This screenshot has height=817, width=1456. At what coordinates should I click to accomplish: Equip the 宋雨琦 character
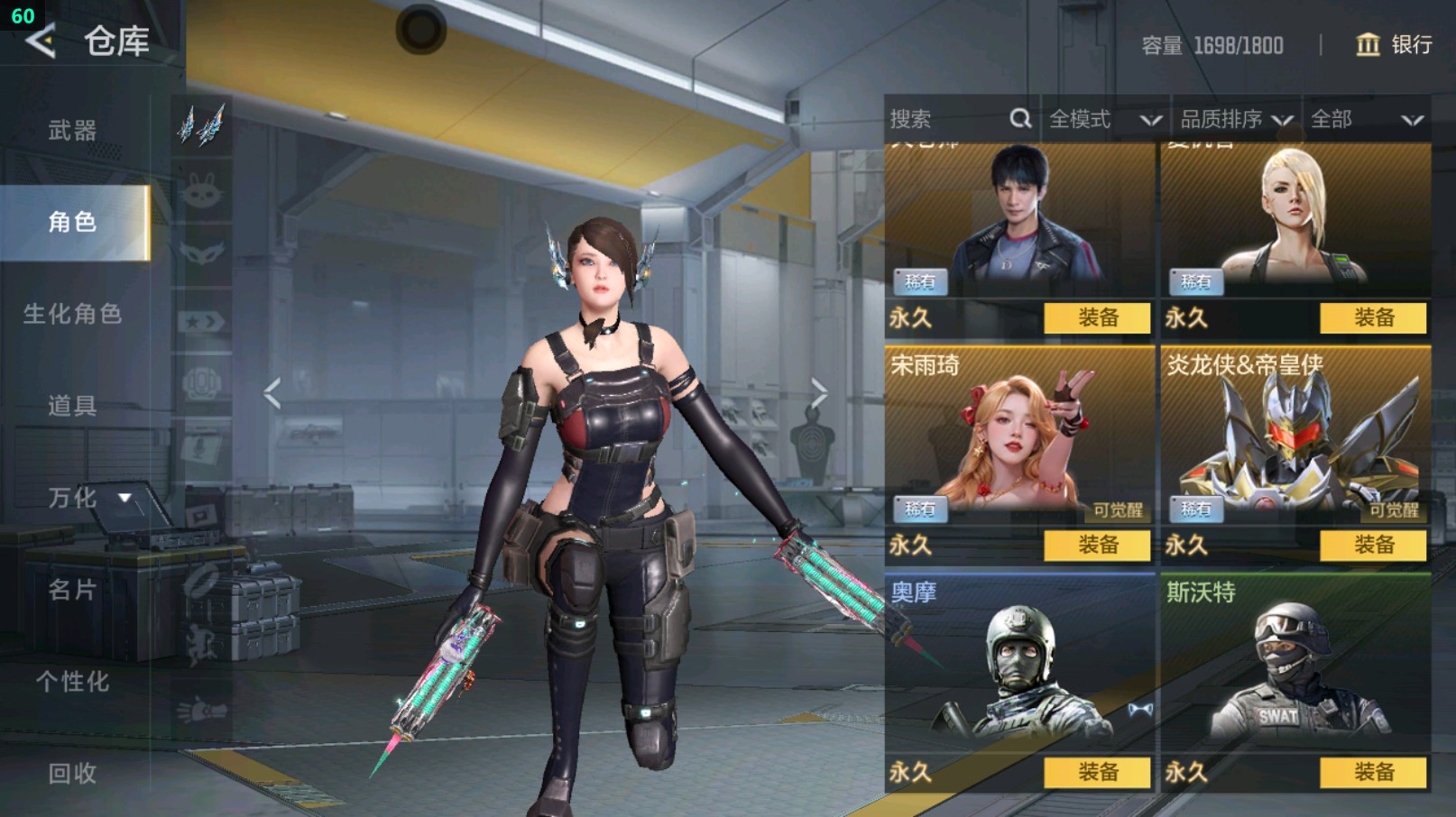(1097, 545)
